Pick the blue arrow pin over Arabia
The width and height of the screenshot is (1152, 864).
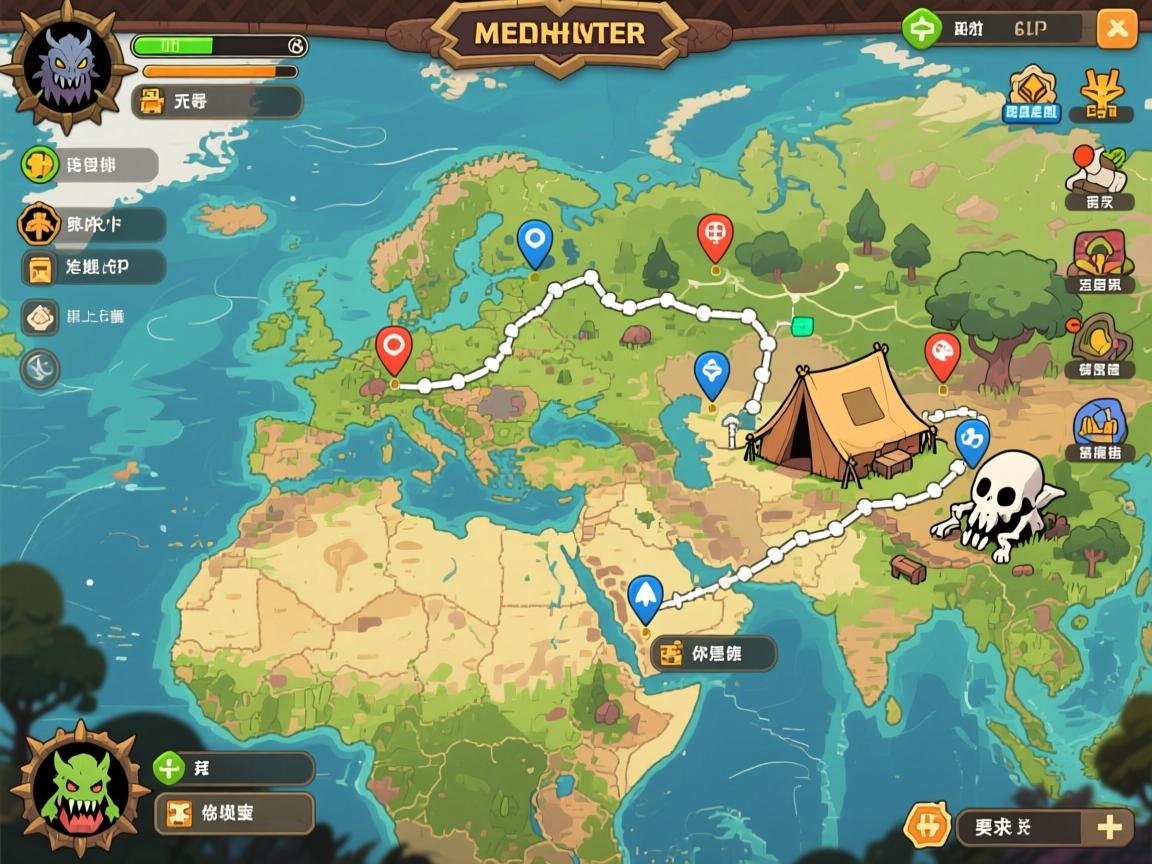[645, 596]
